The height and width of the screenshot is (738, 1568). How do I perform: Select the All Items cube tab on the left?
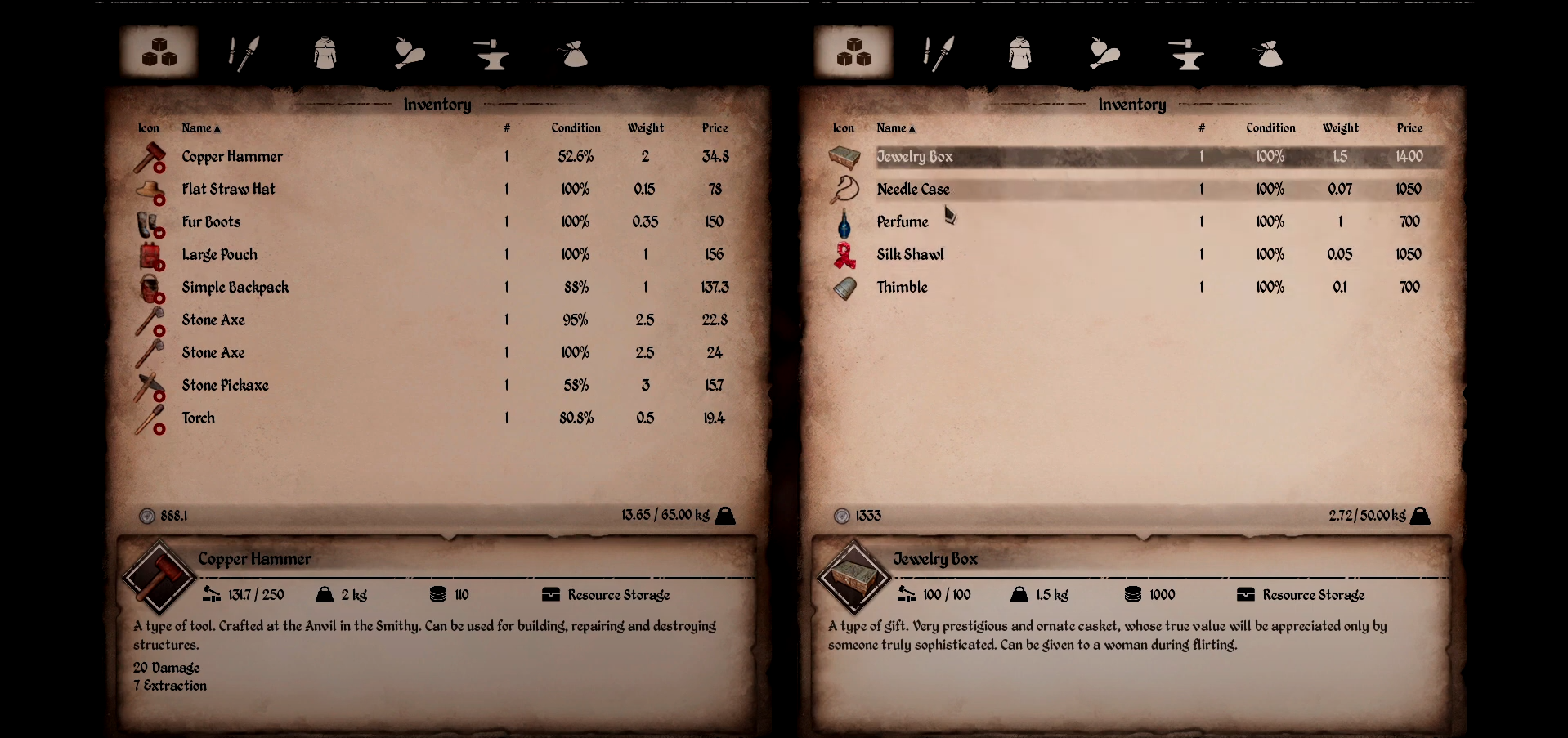point(159,51)
